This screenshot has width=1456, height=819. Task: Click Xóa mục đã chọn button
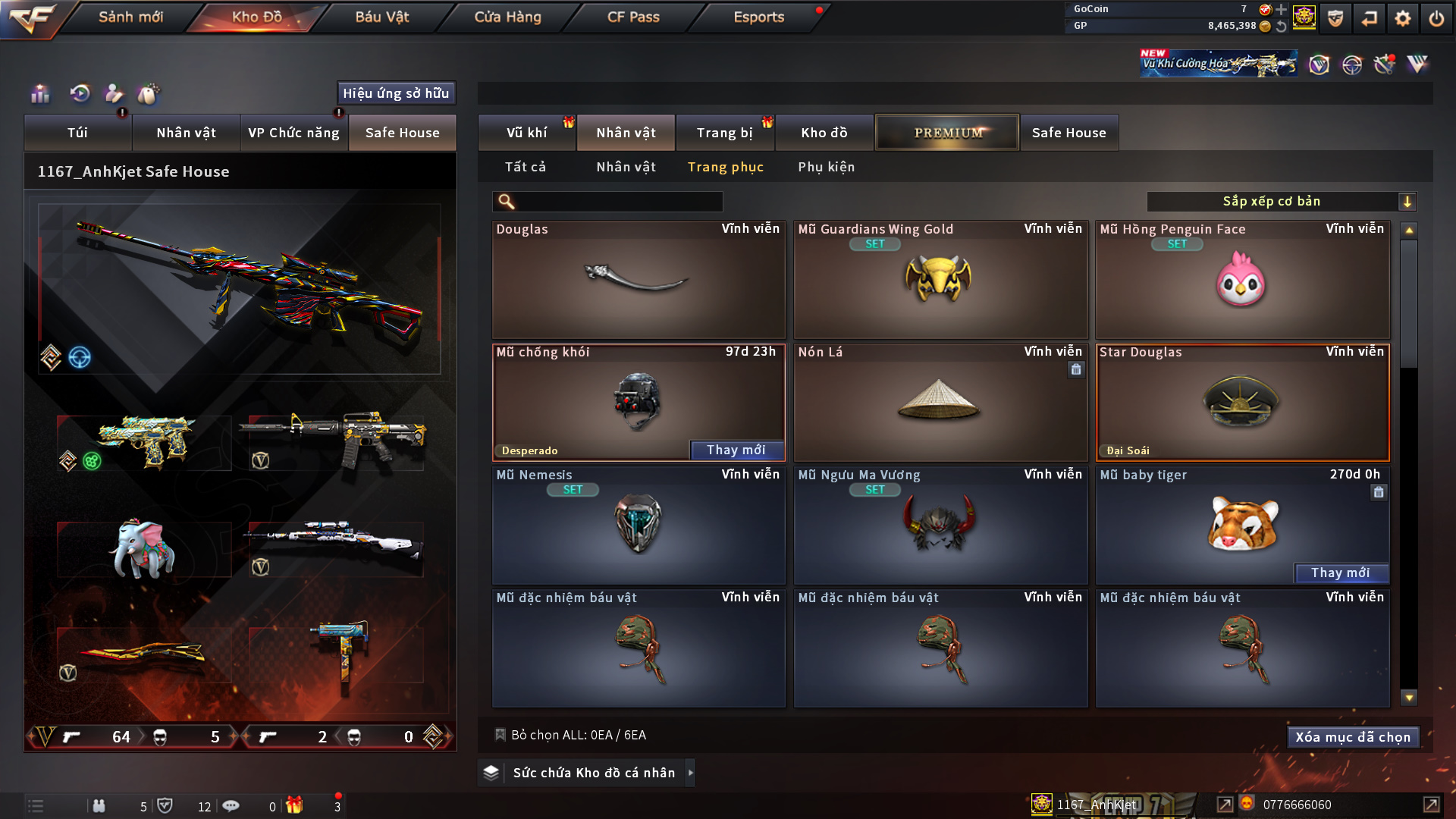1353,737
